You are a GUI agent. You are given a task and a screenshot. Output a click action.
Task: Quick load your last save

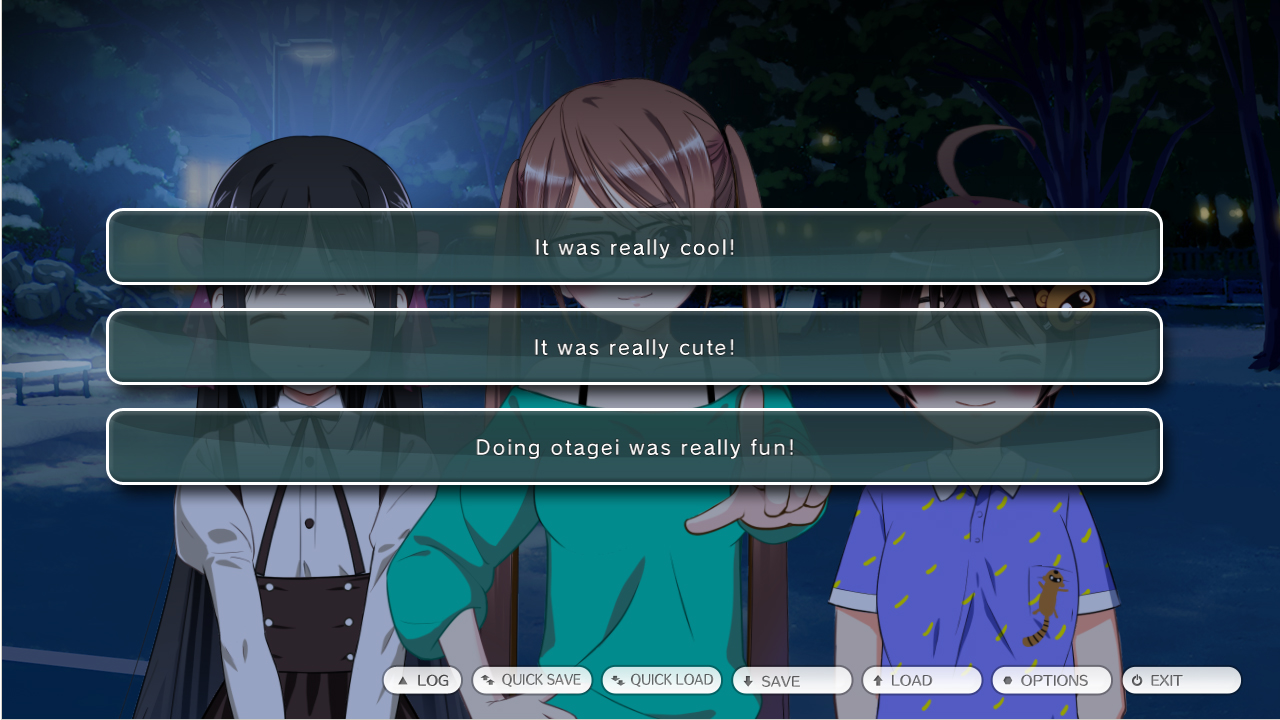[x=661, y=680]
